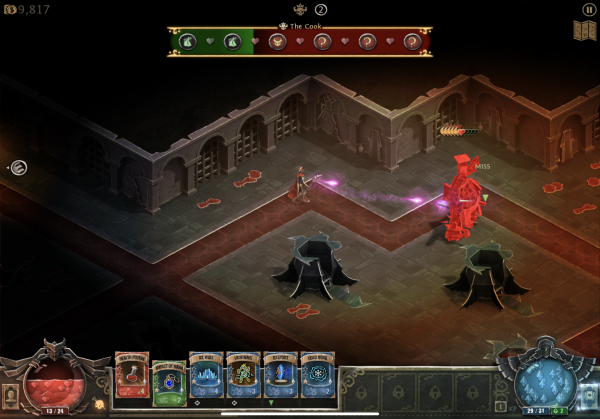This screenshot has width=600, height=419.
Task: Click the character portrait beside the health orb
Action: click(x=11, y=392)
